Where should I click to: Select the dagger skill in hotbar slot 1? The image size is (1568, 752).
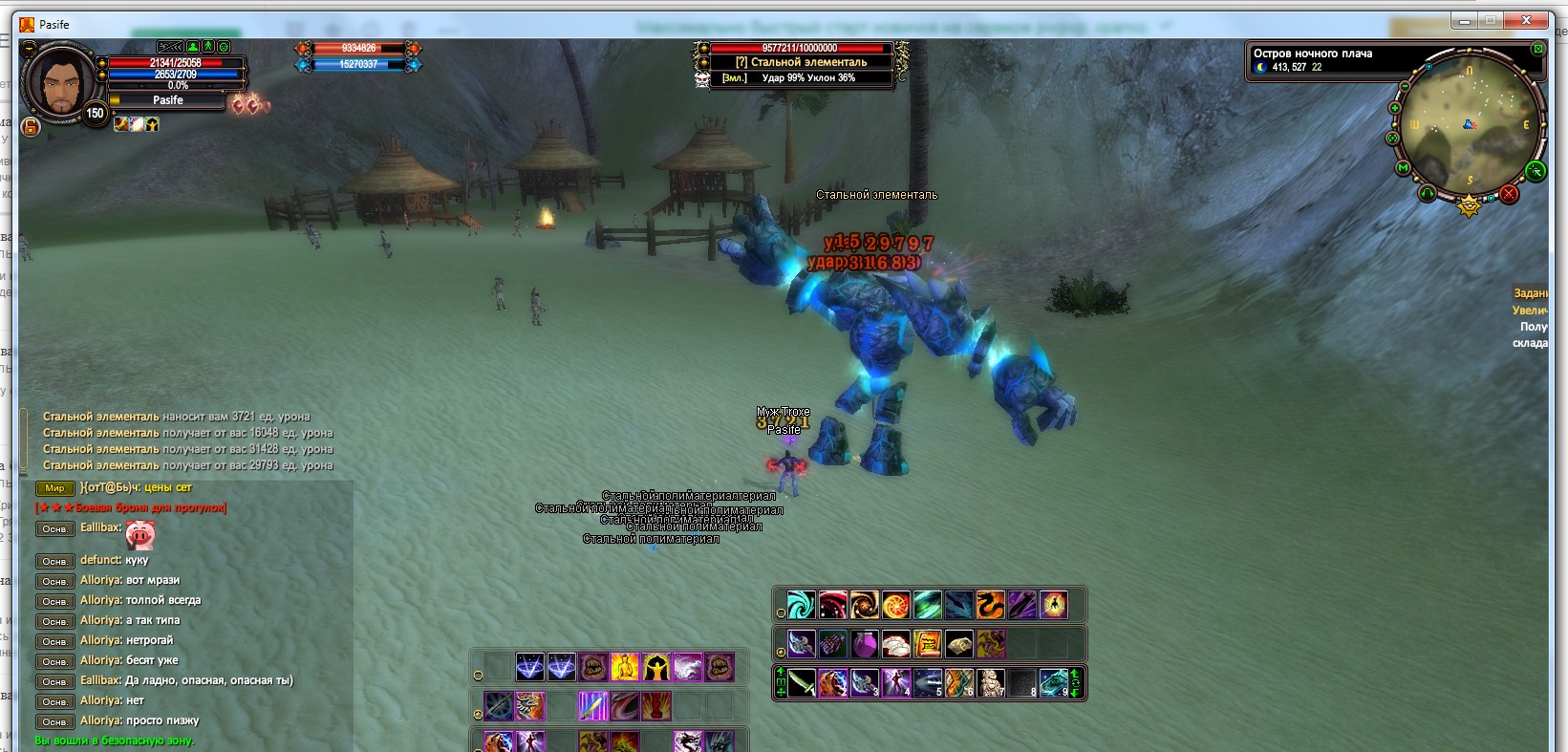point(801,680)
